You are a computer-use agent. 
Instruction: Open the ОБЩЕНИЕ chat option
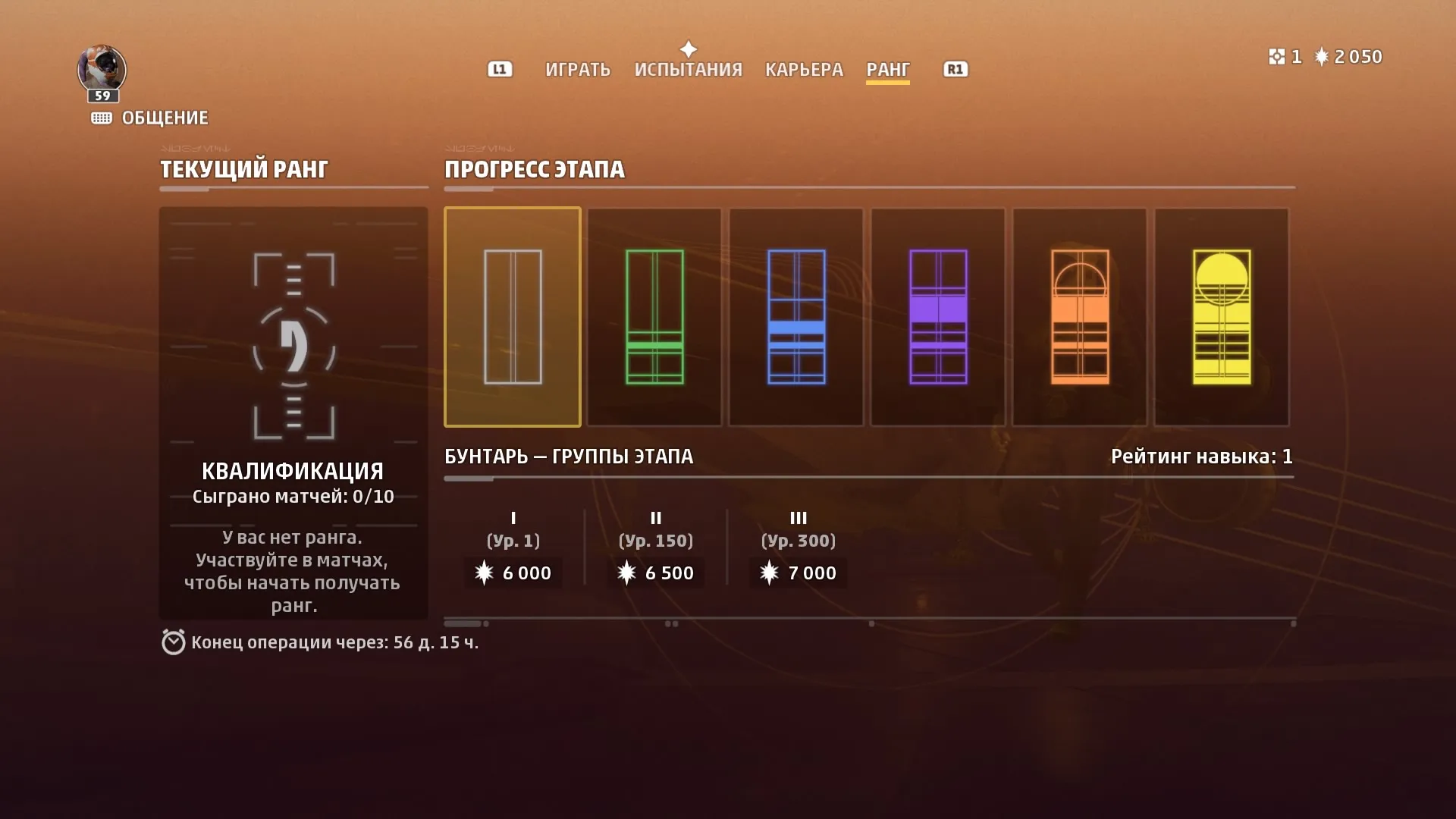click(150, 118)
